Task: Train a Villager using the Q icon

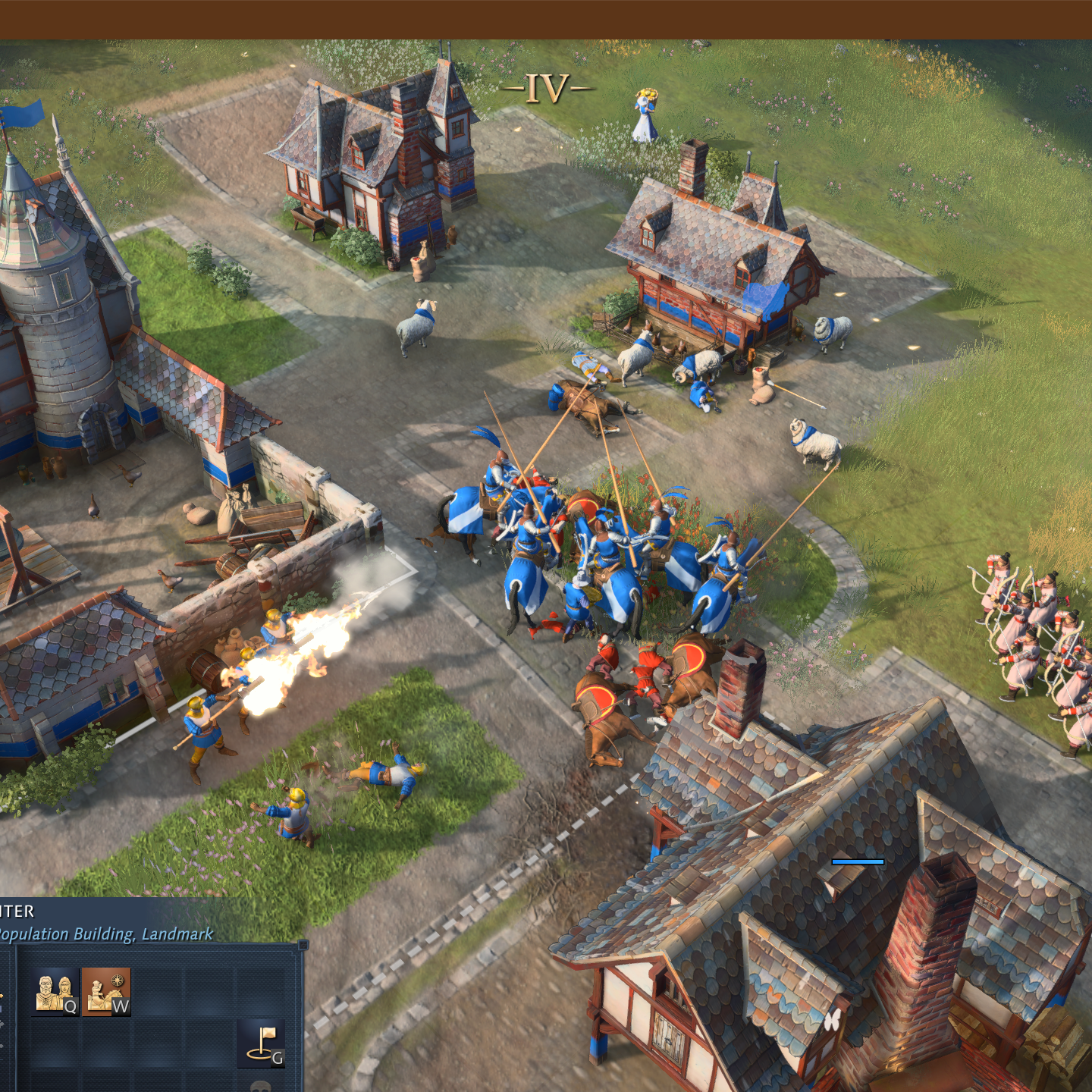Action: [x=53, y=992]
